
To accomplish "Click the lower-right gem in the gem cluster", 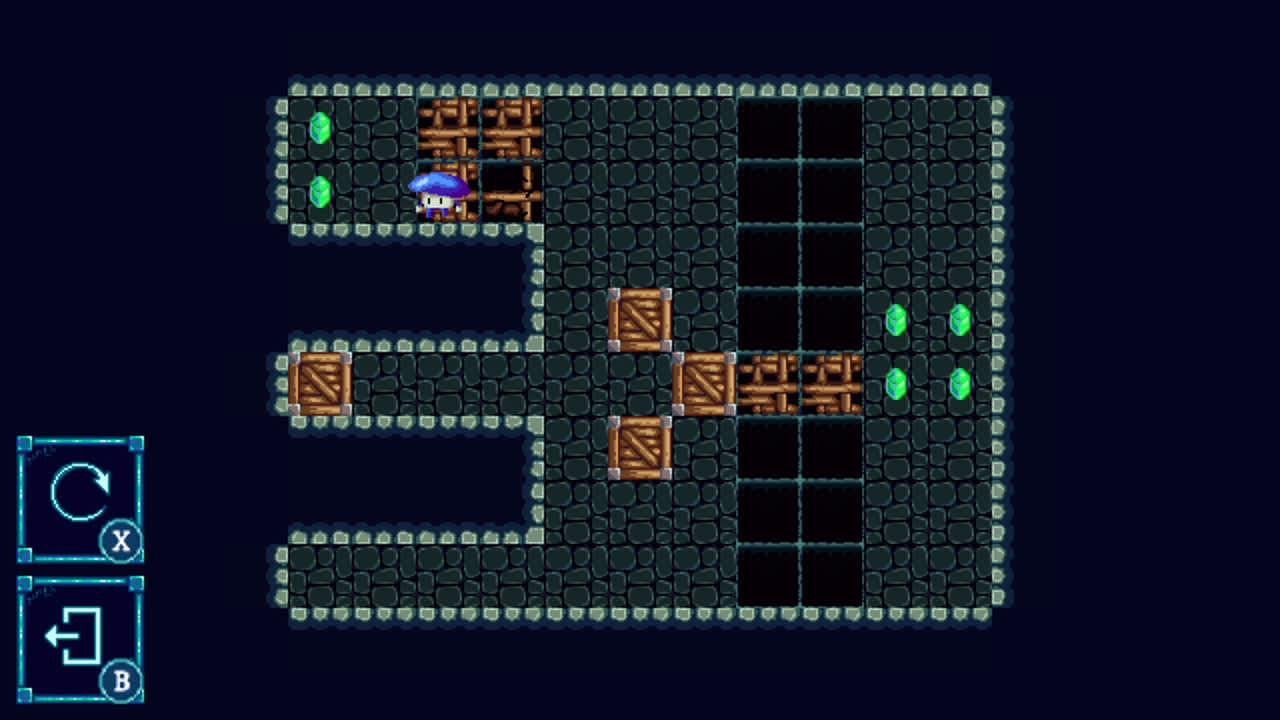I will point(960,385).
